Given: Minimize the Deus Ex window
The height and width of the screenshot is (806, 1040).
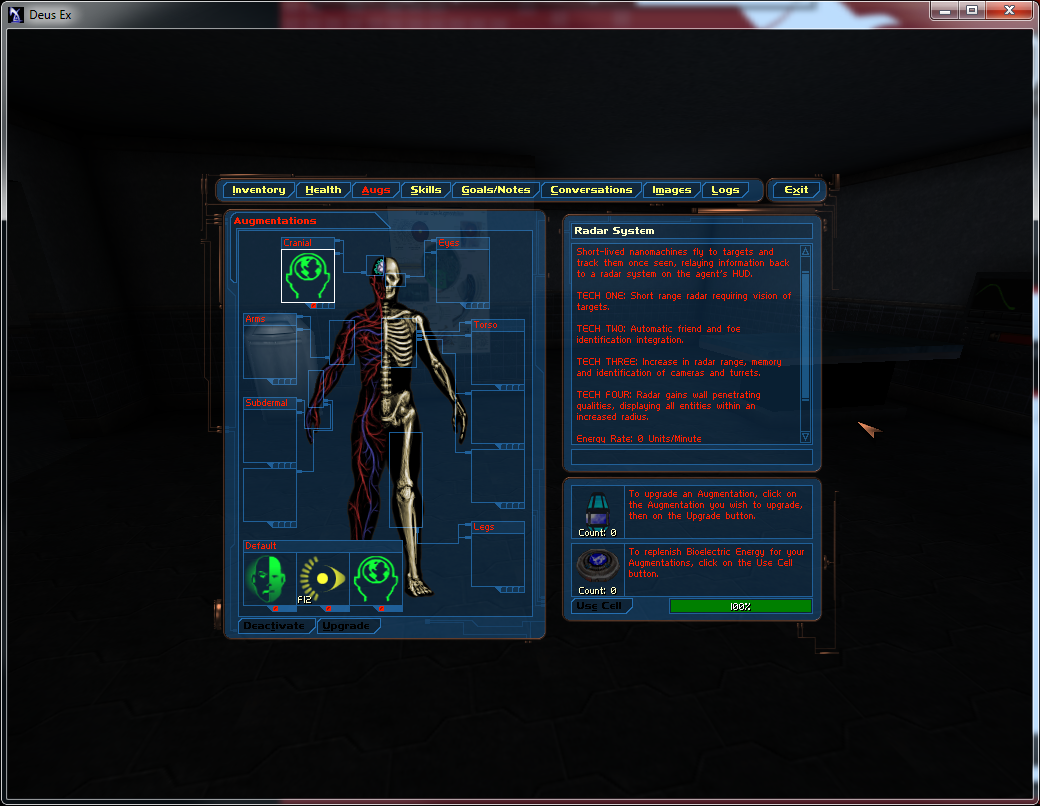Looking at the screenshot, I should [943, 10].
